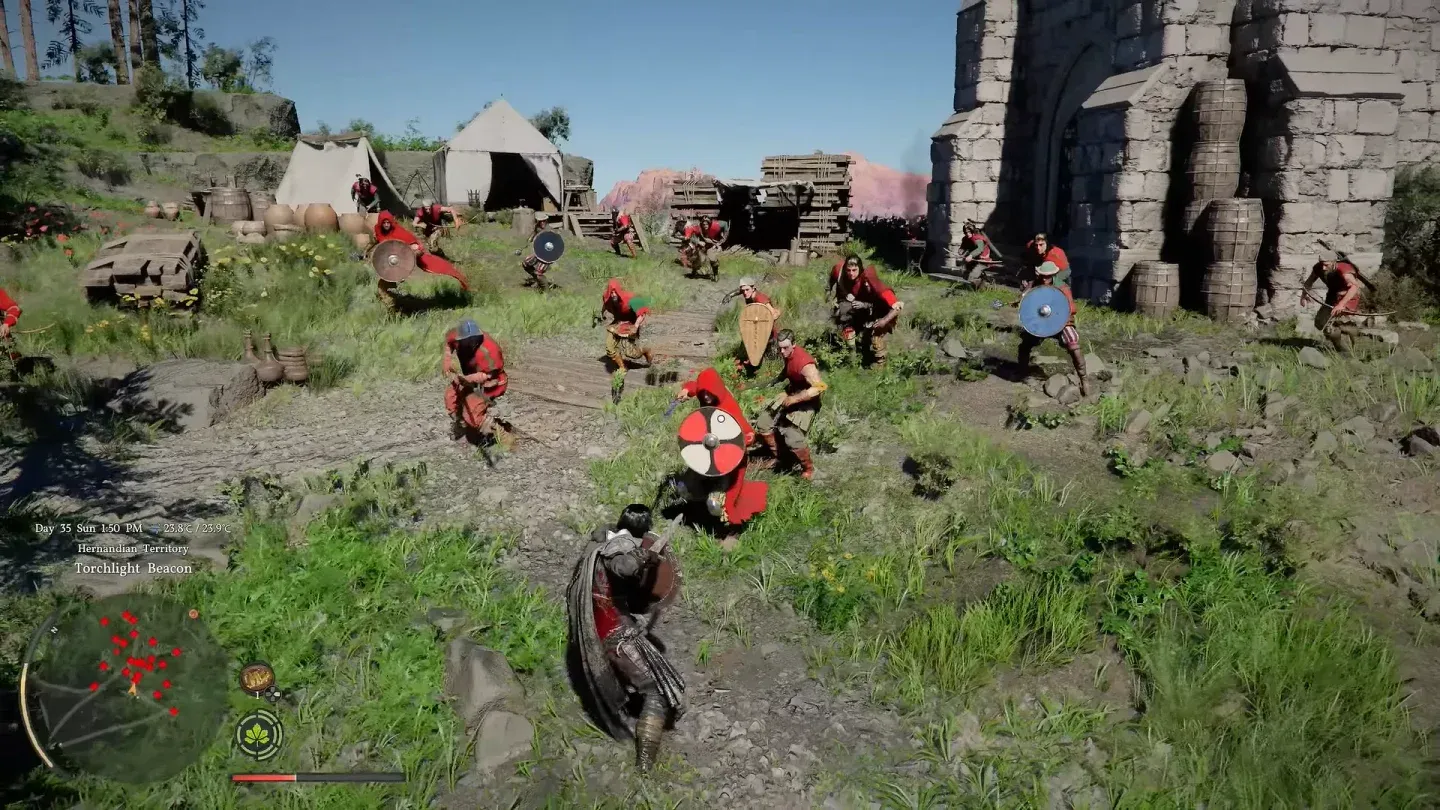Click the green leaf status icon
The width and height of the screenshot is (1440, 810).
pos(258,735)
